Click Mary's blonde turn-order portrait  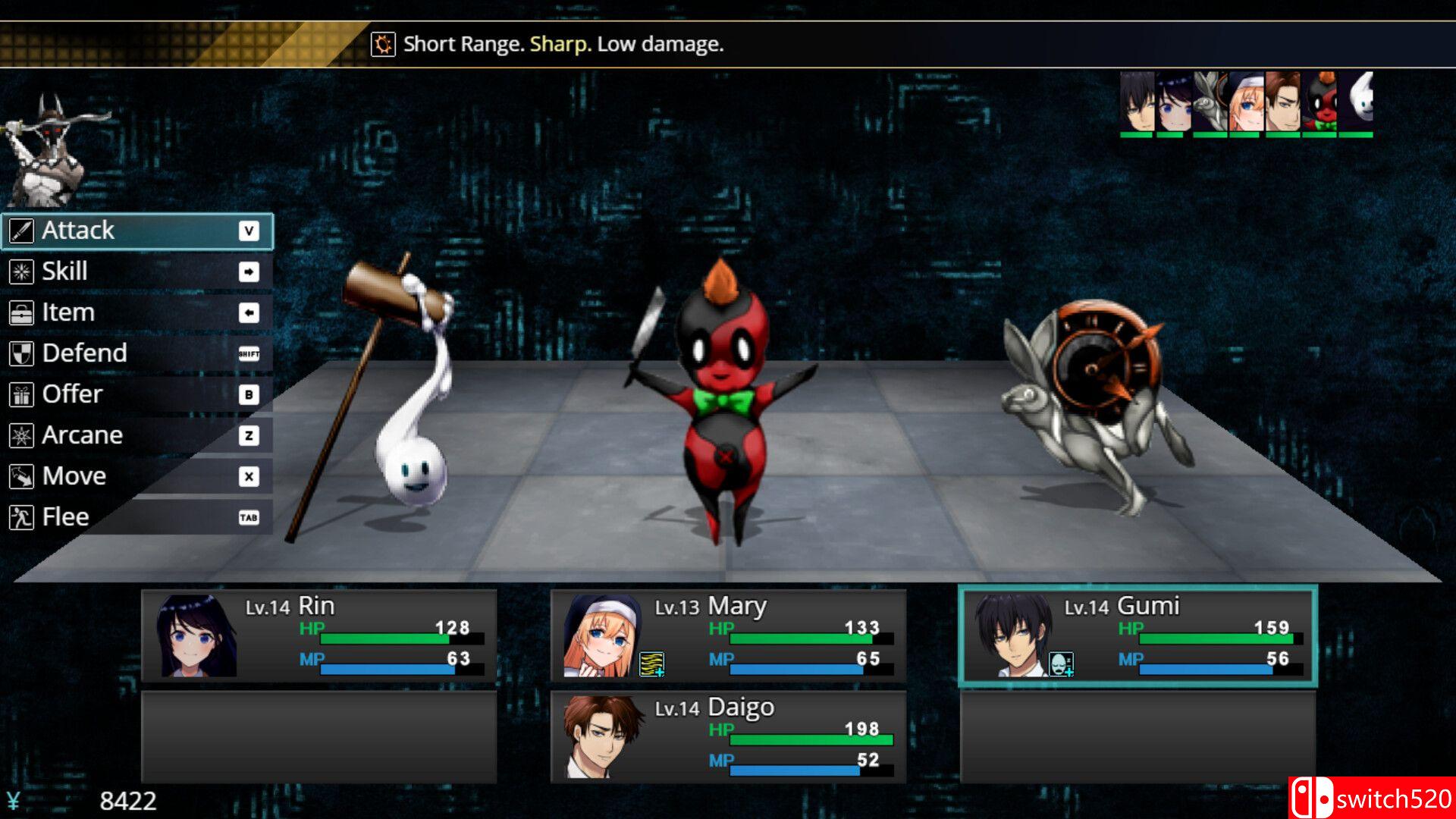pos(1245,103)
